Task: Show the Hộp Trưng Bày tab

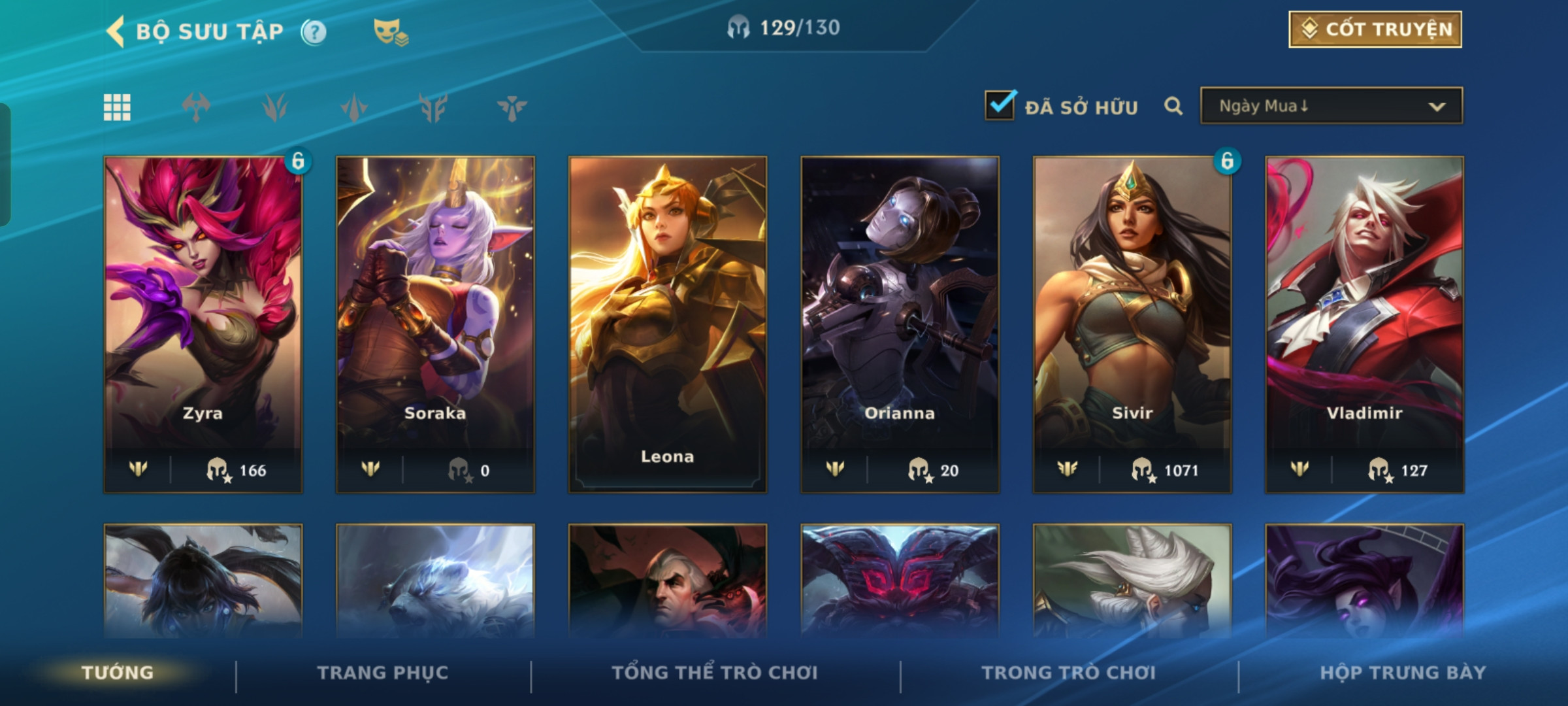Action: point(1403,673)
